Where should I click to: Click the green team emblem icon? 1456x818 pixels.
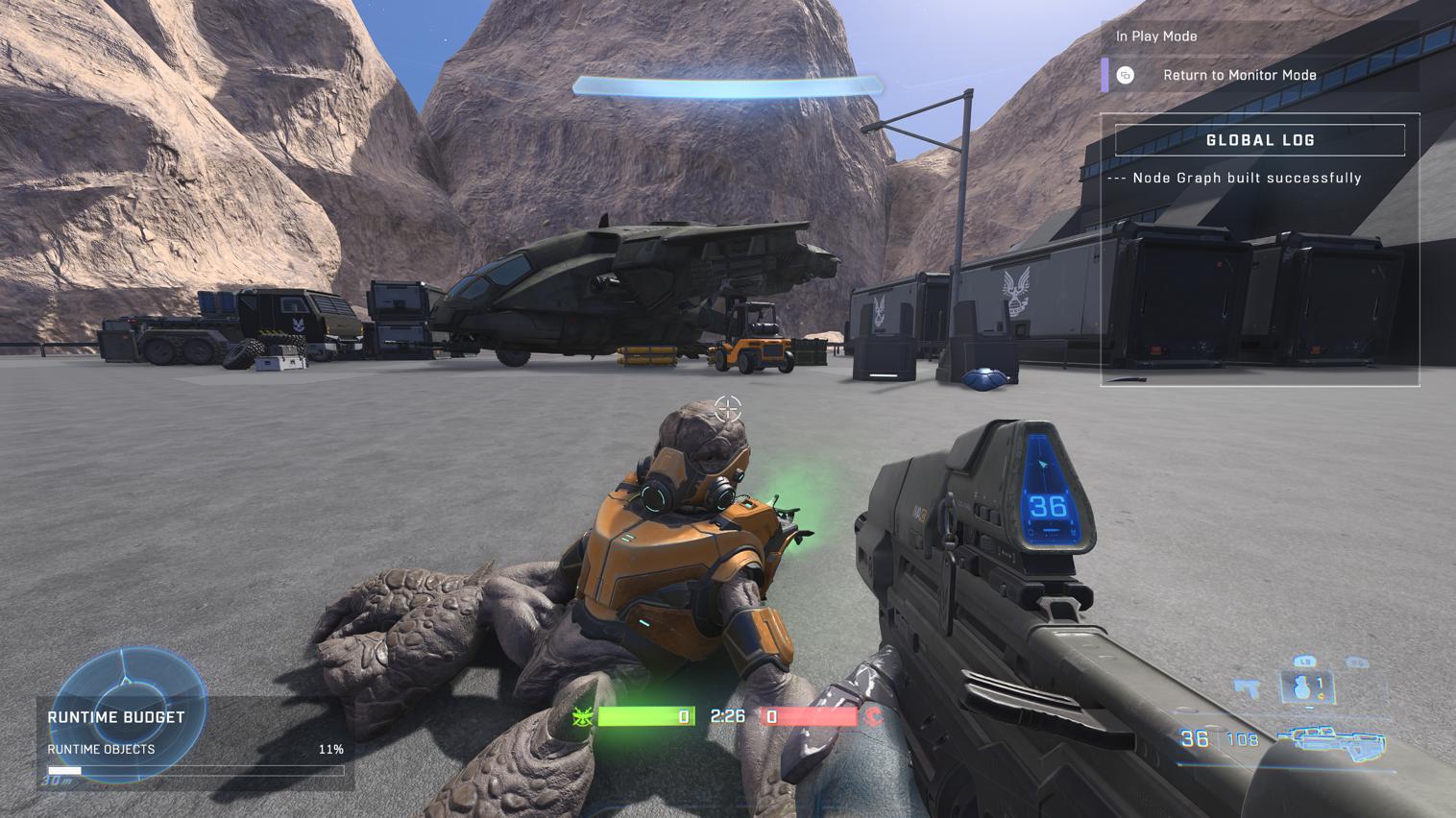tap(582, 716)
